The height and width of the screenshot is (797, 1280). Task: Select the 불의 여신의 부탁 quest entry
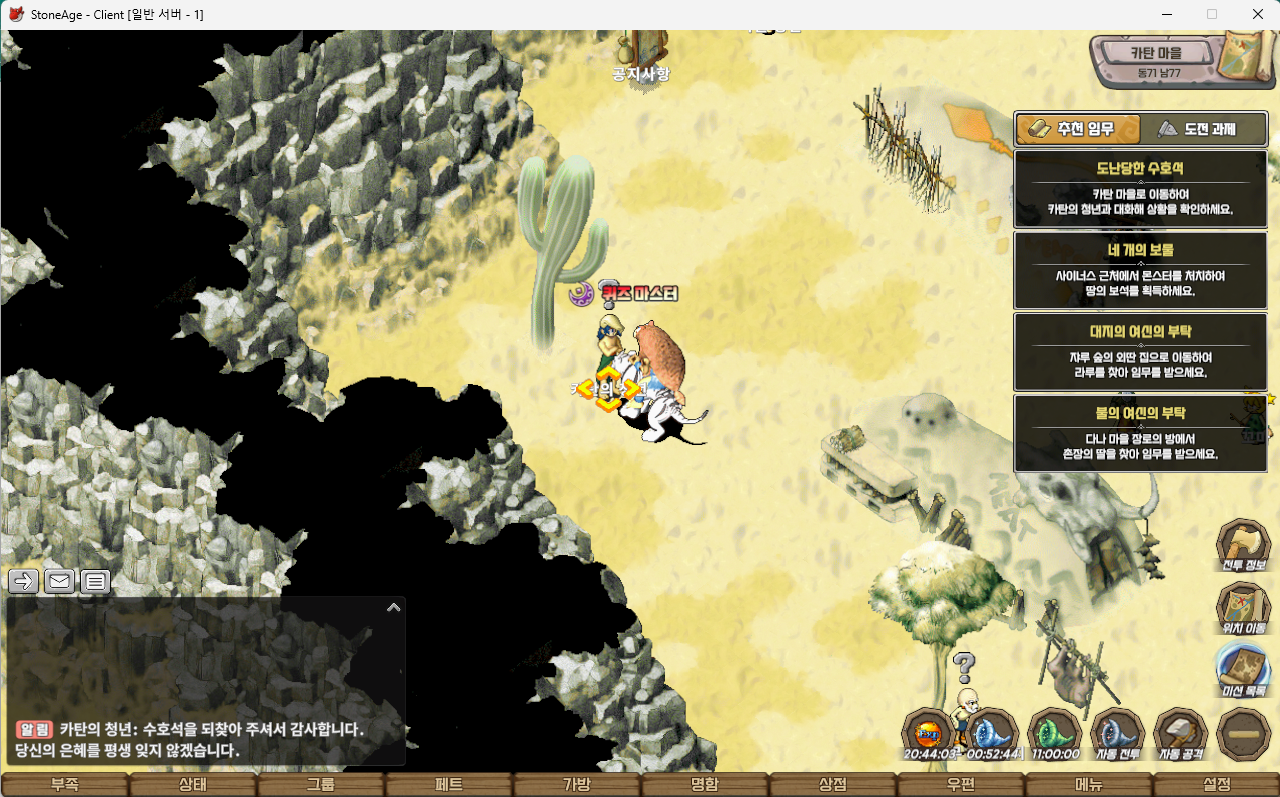[x=1140, y=433]
